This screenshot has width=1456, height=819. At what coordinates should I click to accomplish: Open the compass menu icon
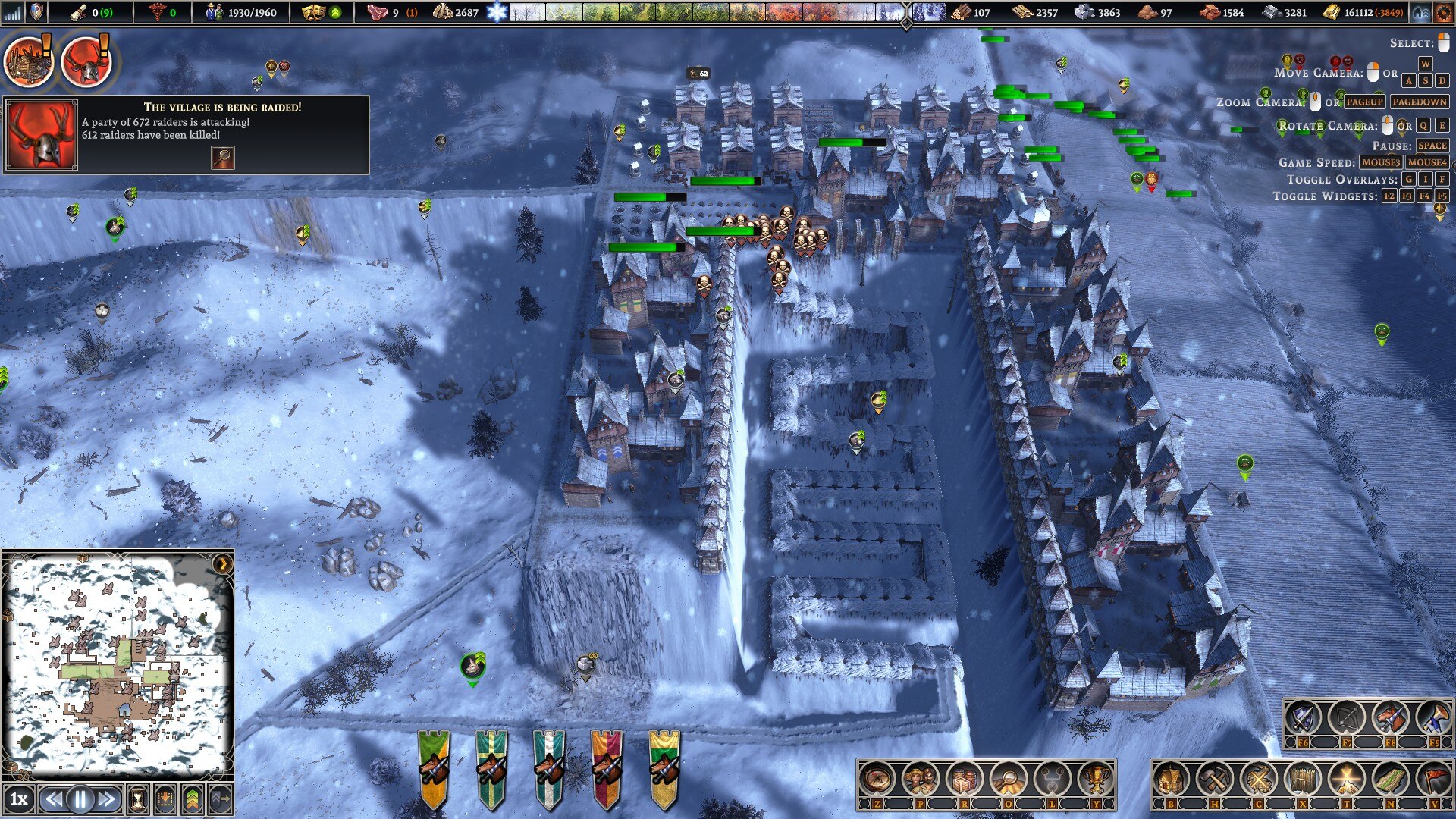877,779
